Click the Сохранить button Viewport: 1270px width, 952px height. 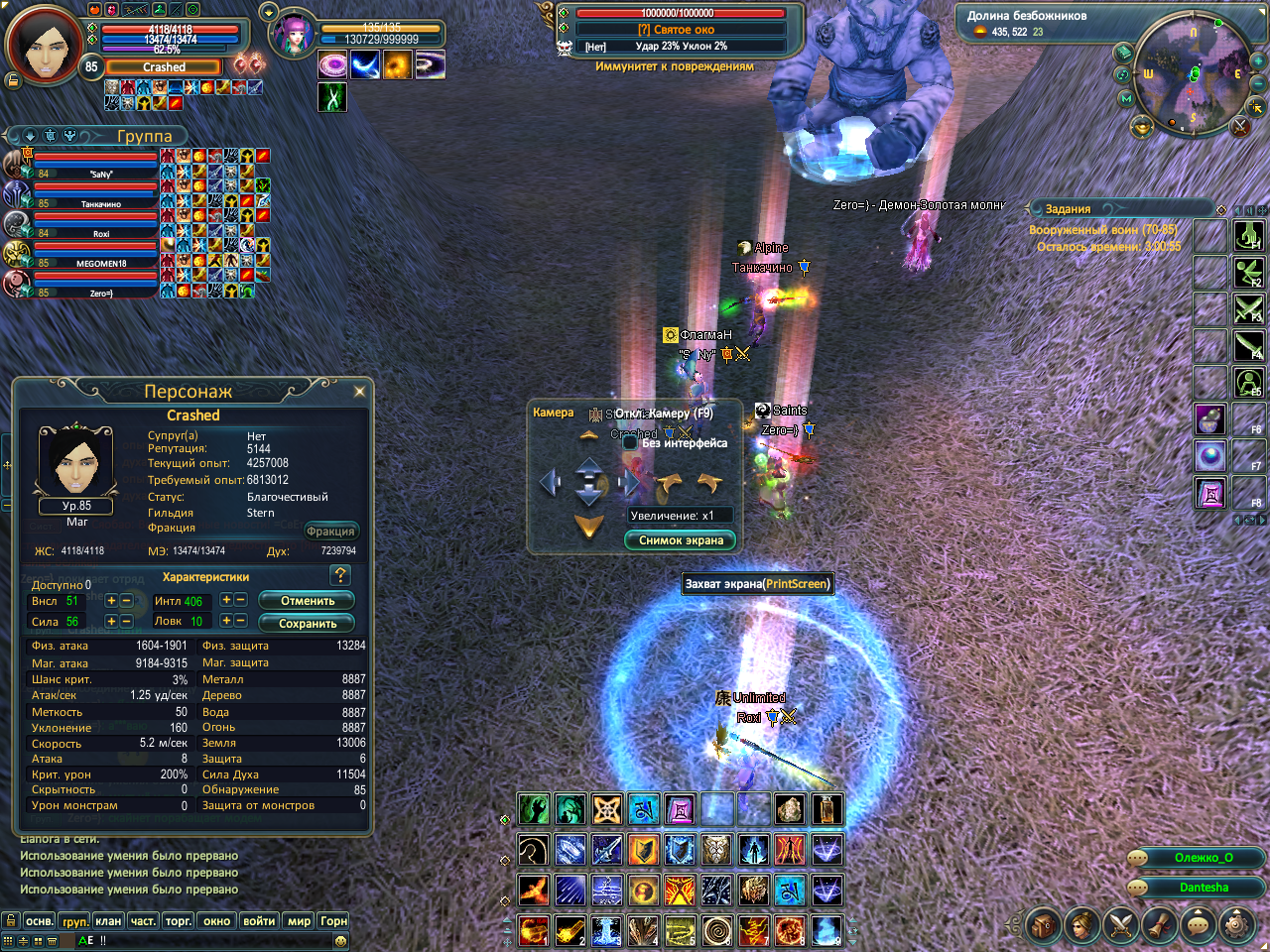[x=307, y=624]
